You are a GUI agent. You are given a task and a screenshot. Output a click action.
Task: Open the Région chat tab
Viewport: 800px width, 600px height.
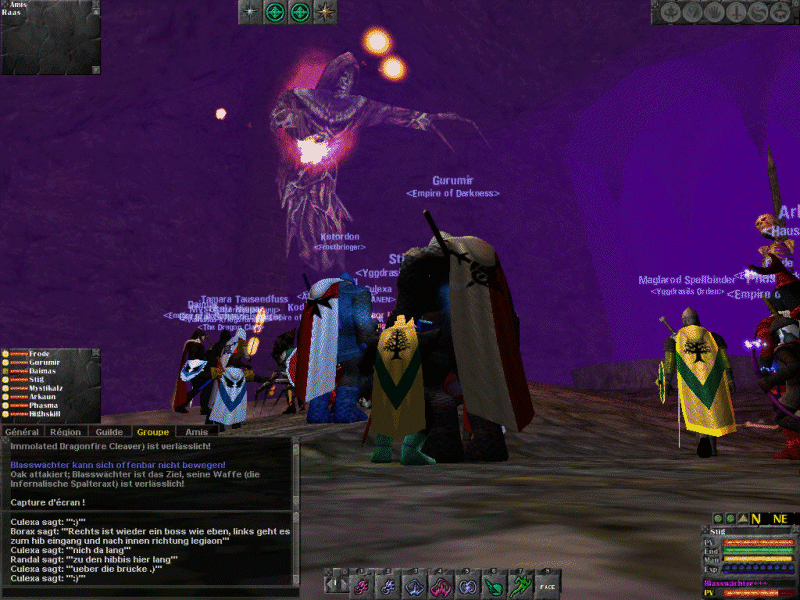65,432
